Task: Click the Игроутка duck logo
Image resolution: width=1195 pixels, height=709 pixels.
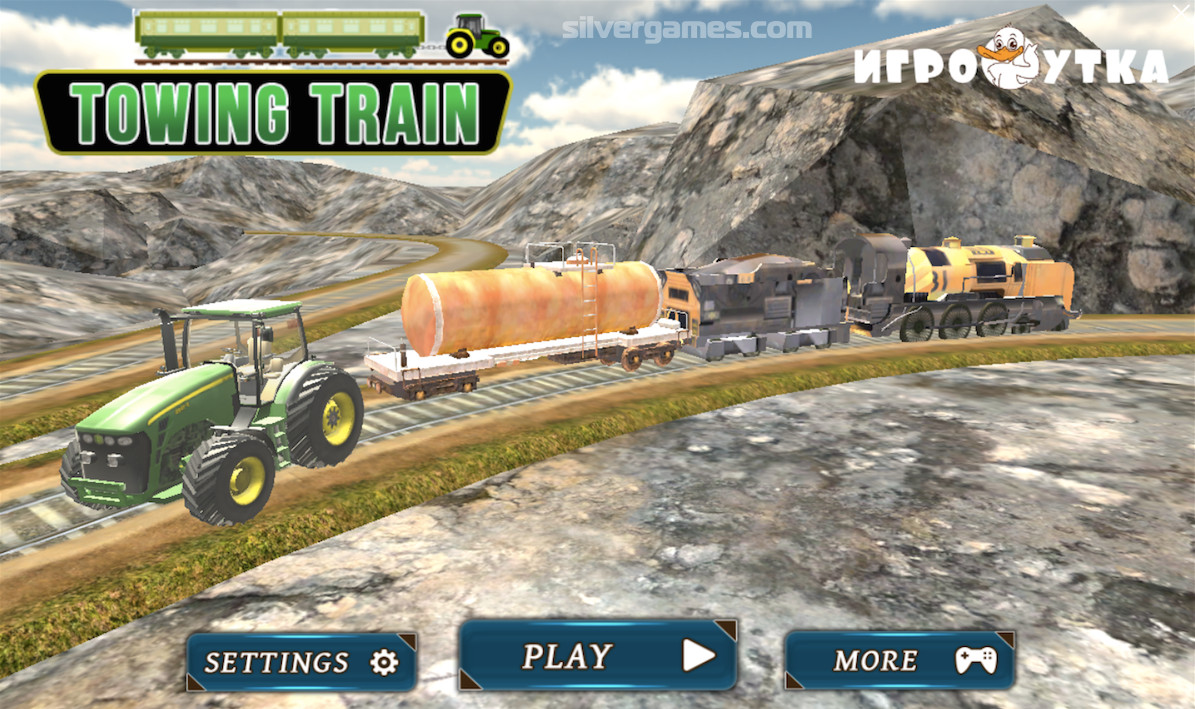Action: pyautogui.click(x=1010, y=63)
